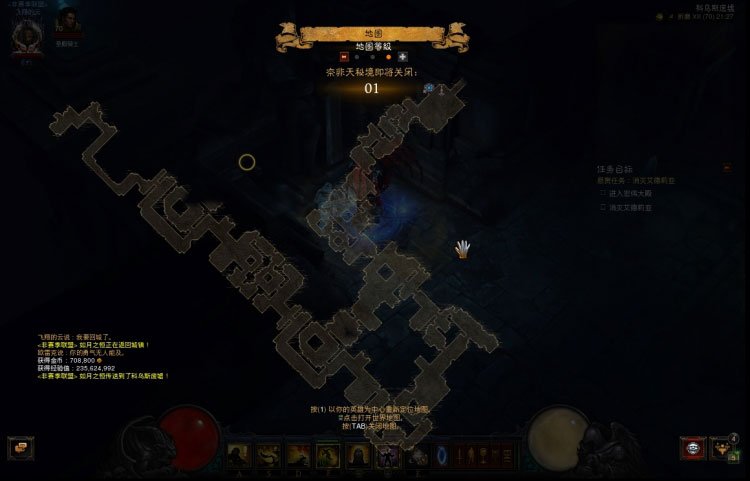This screenshot has height=481, width=750.
Task: Click the blue objective marker on the map
Action: pos(429,88)
